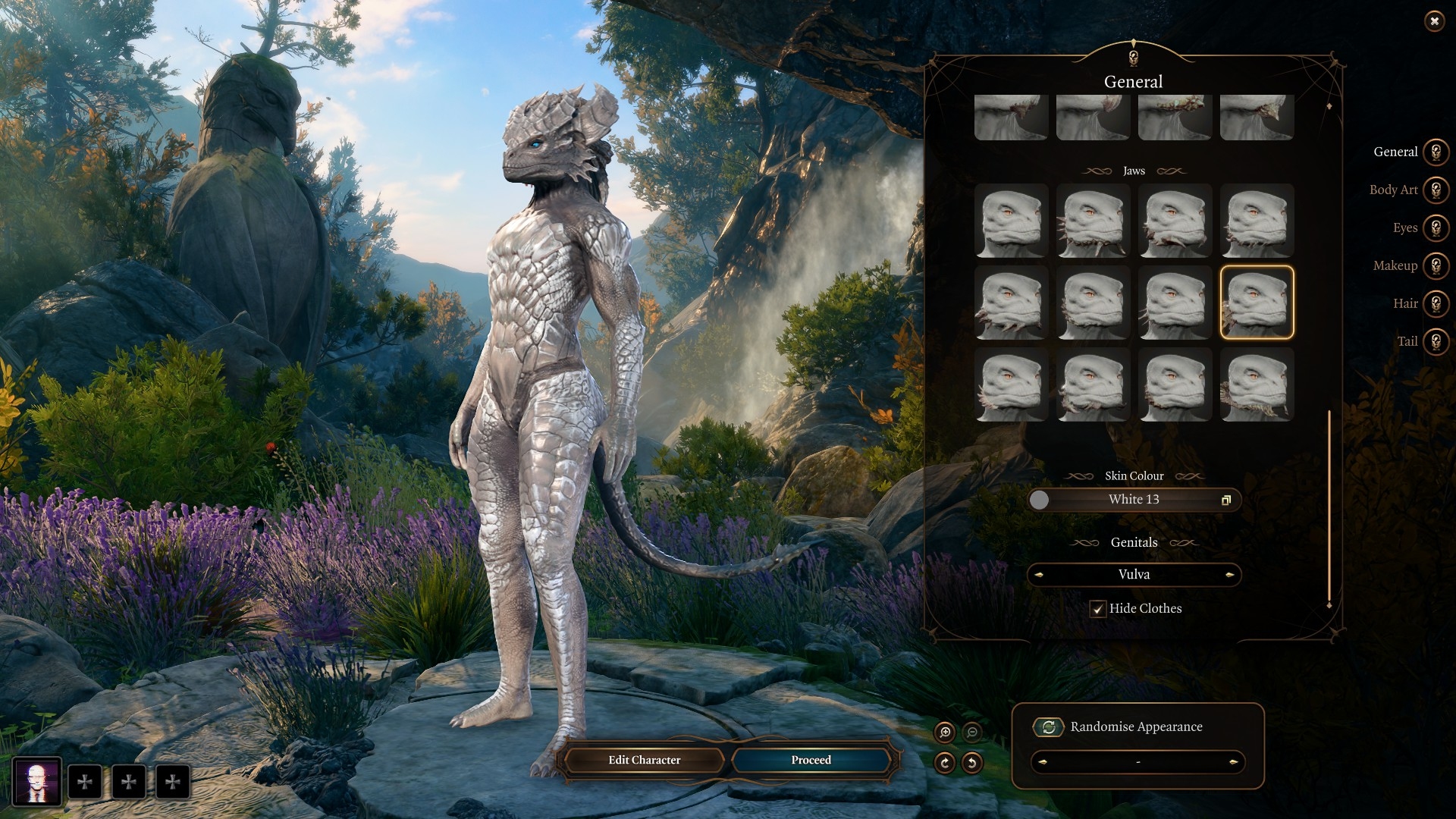Toggle the Hide Clothes checkbox

click(x=1097, y=609)
